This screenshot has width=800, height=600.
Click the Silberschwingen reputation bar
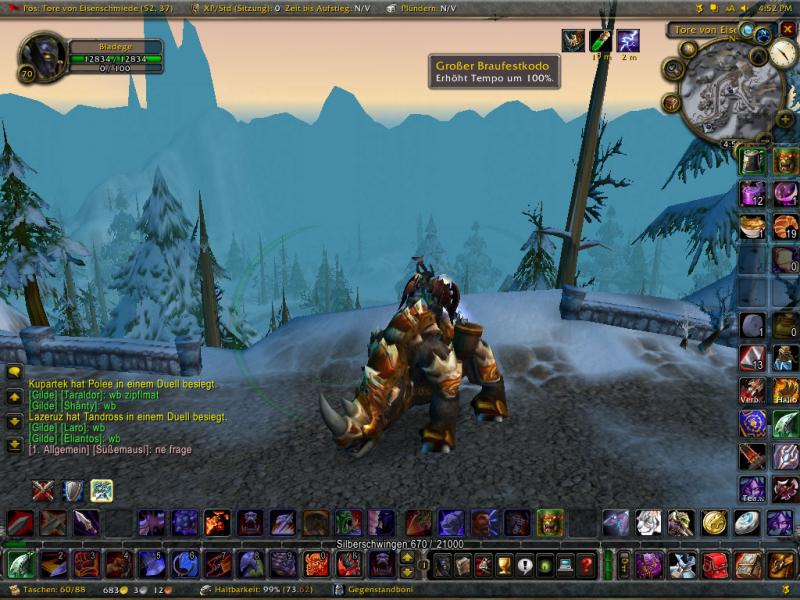click(400, 544)
